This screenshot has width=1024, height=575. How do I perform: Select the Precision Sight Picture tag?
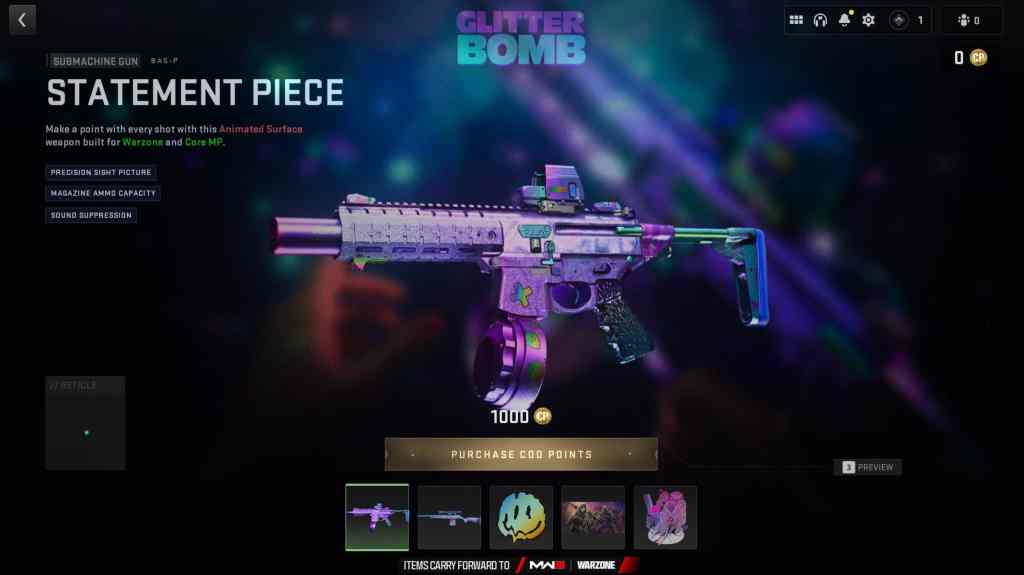(100, 172)
